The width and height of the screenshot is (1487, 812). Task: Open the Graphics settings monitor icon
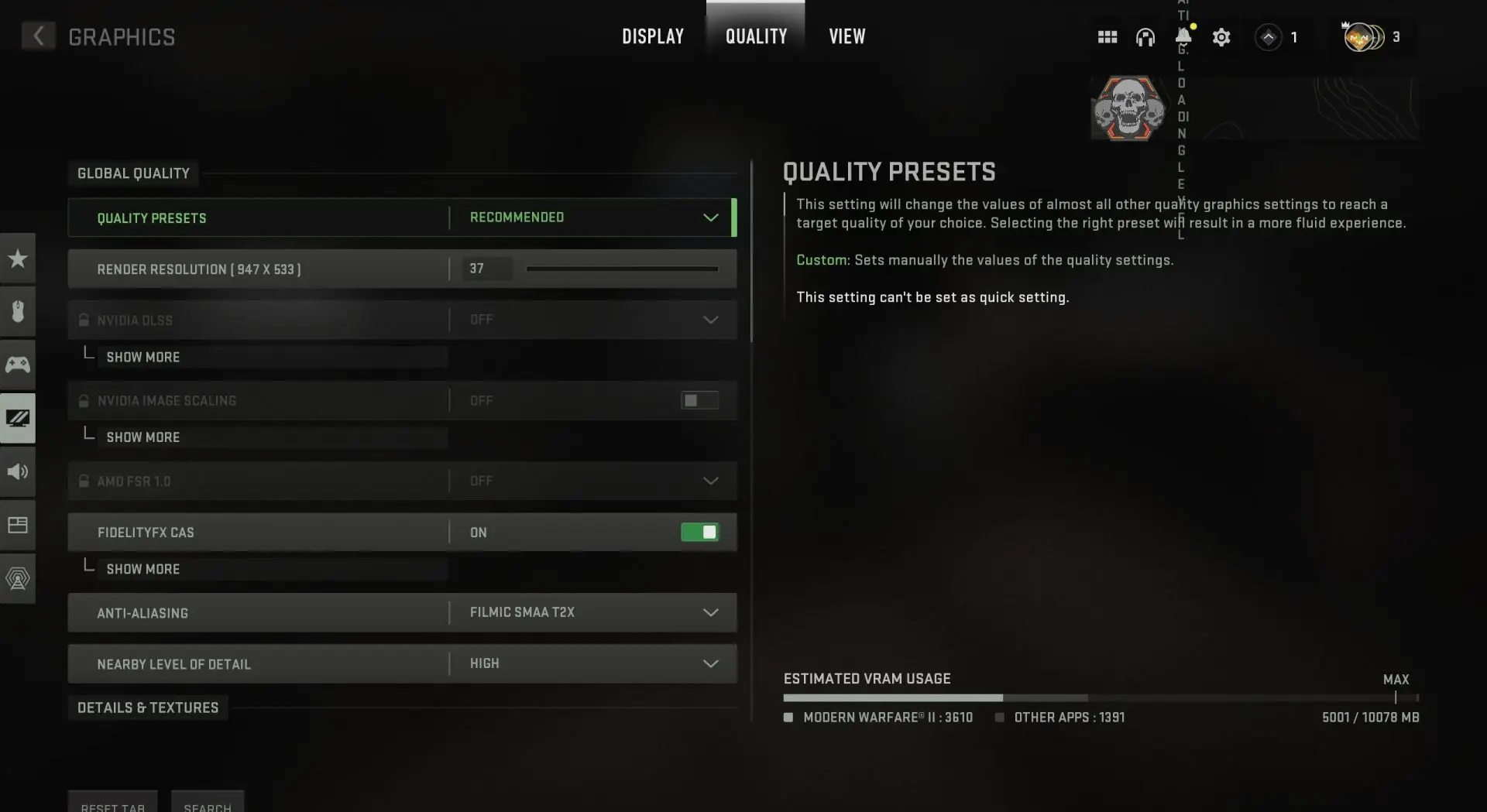[17, 418]
